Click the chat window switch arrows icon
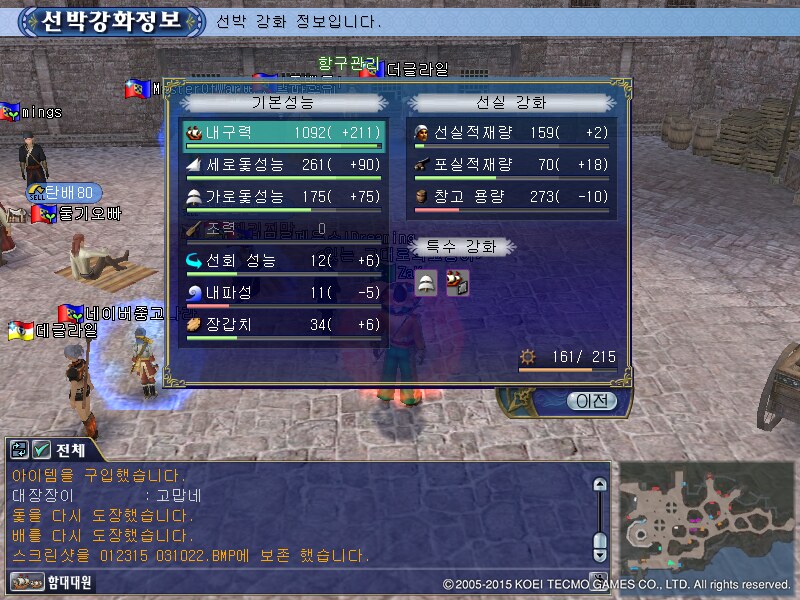This screenshot has width=800, height=600. tap(20, 449)
